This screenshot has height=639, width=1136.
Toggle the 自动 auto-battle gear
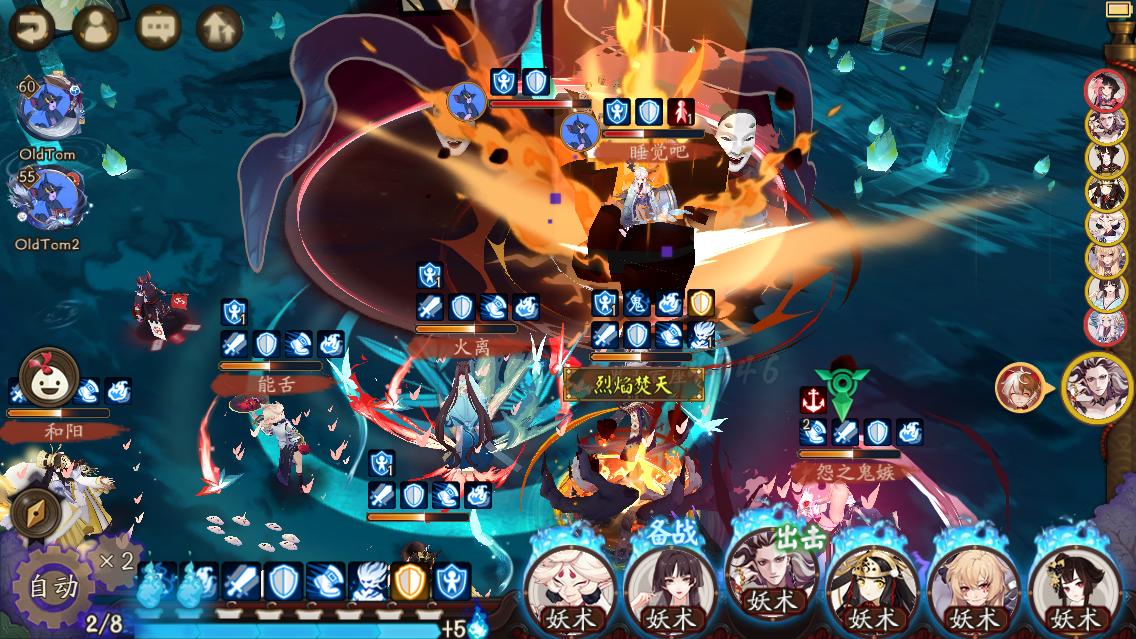click(53, 587)
